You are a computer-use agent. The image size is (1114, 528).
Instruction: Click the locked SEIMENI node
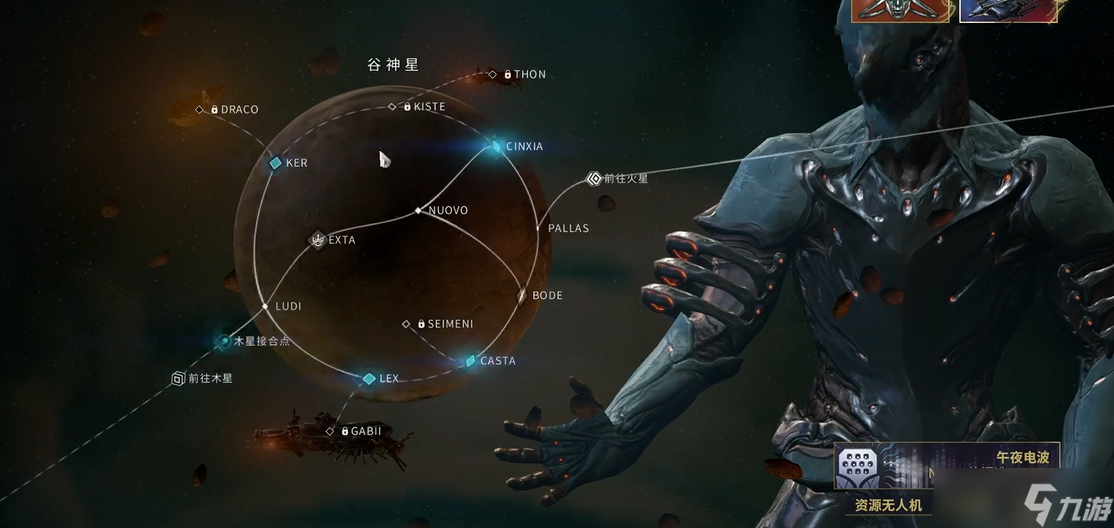(406, 324)
